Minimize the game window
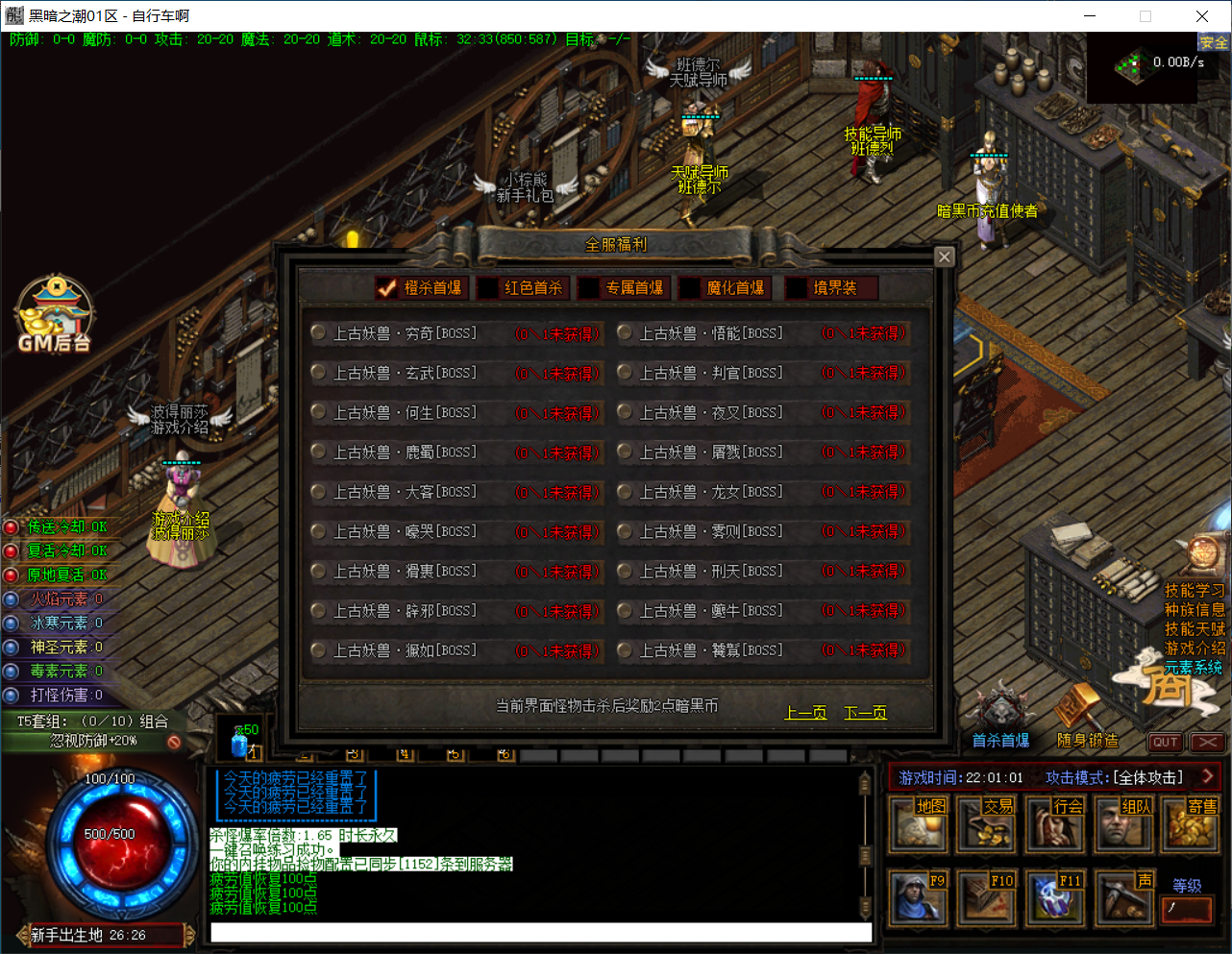Screen dimensions: 1232x954 [1091, 16]
